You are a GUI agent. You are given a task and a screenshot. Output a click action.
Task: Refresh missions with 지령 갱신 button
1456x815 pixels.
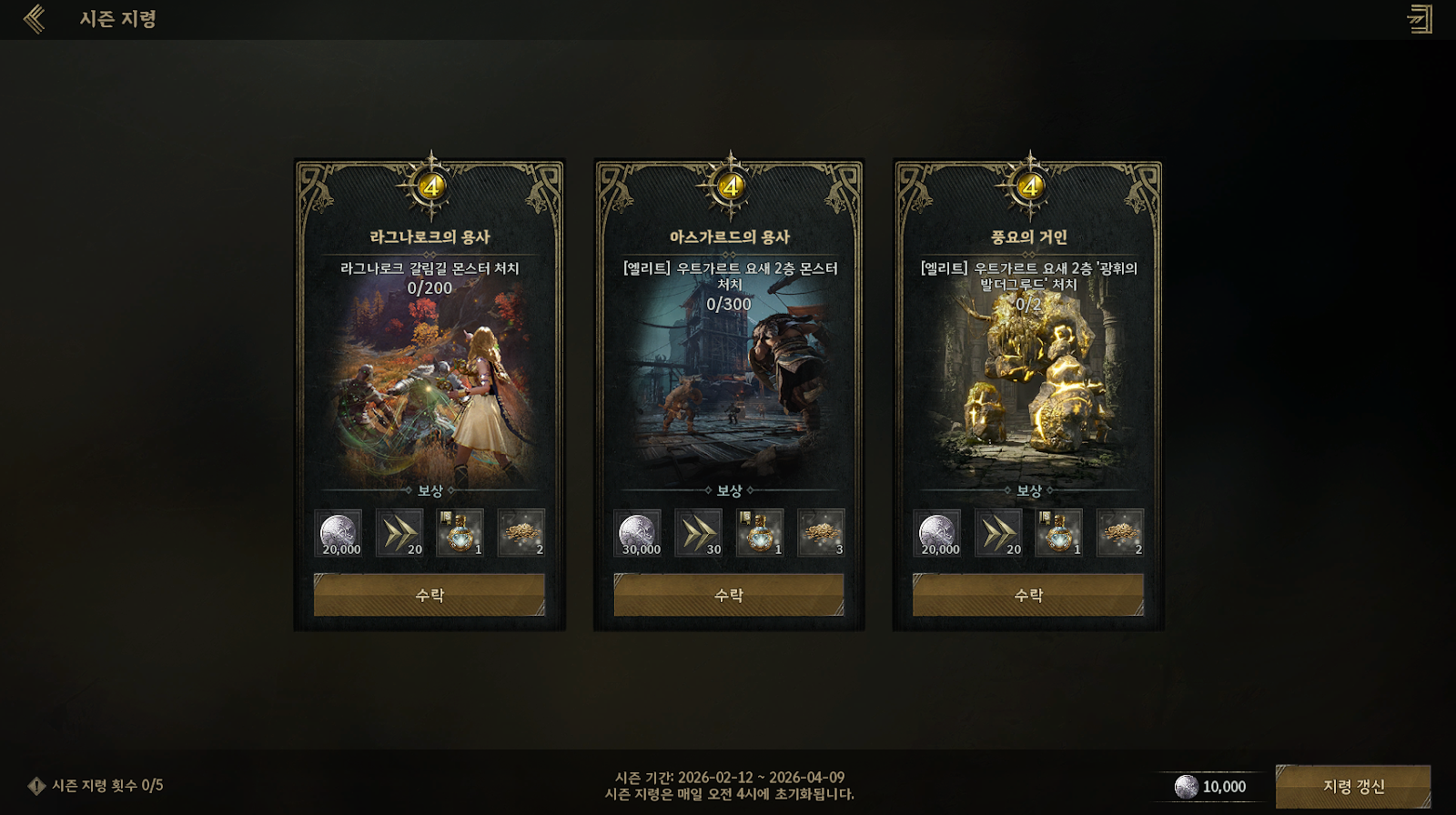(1353, 787)
